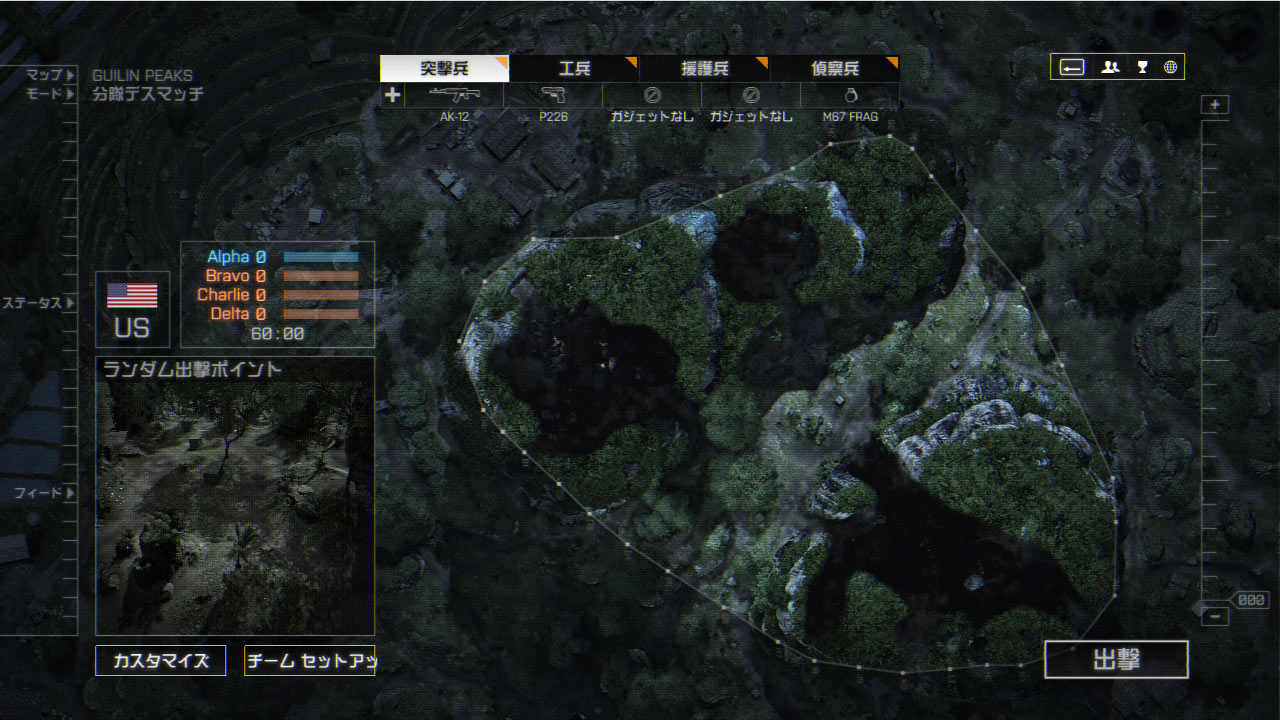Show the trophy scoreboard icon
Image resolution: width=1280 pixels, height=720 pixels.
pos(1142,67)
